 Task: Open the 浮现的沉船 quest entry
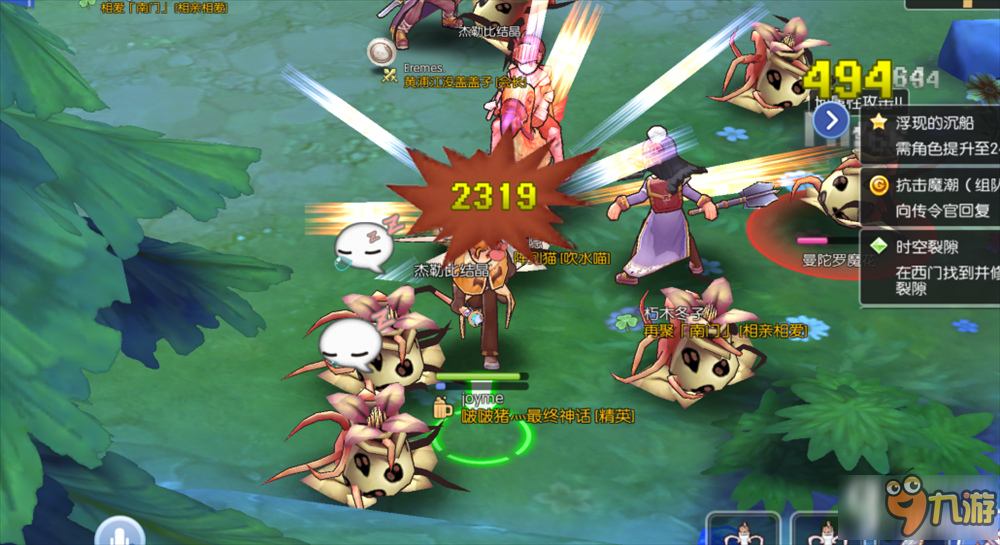[930, 135]
